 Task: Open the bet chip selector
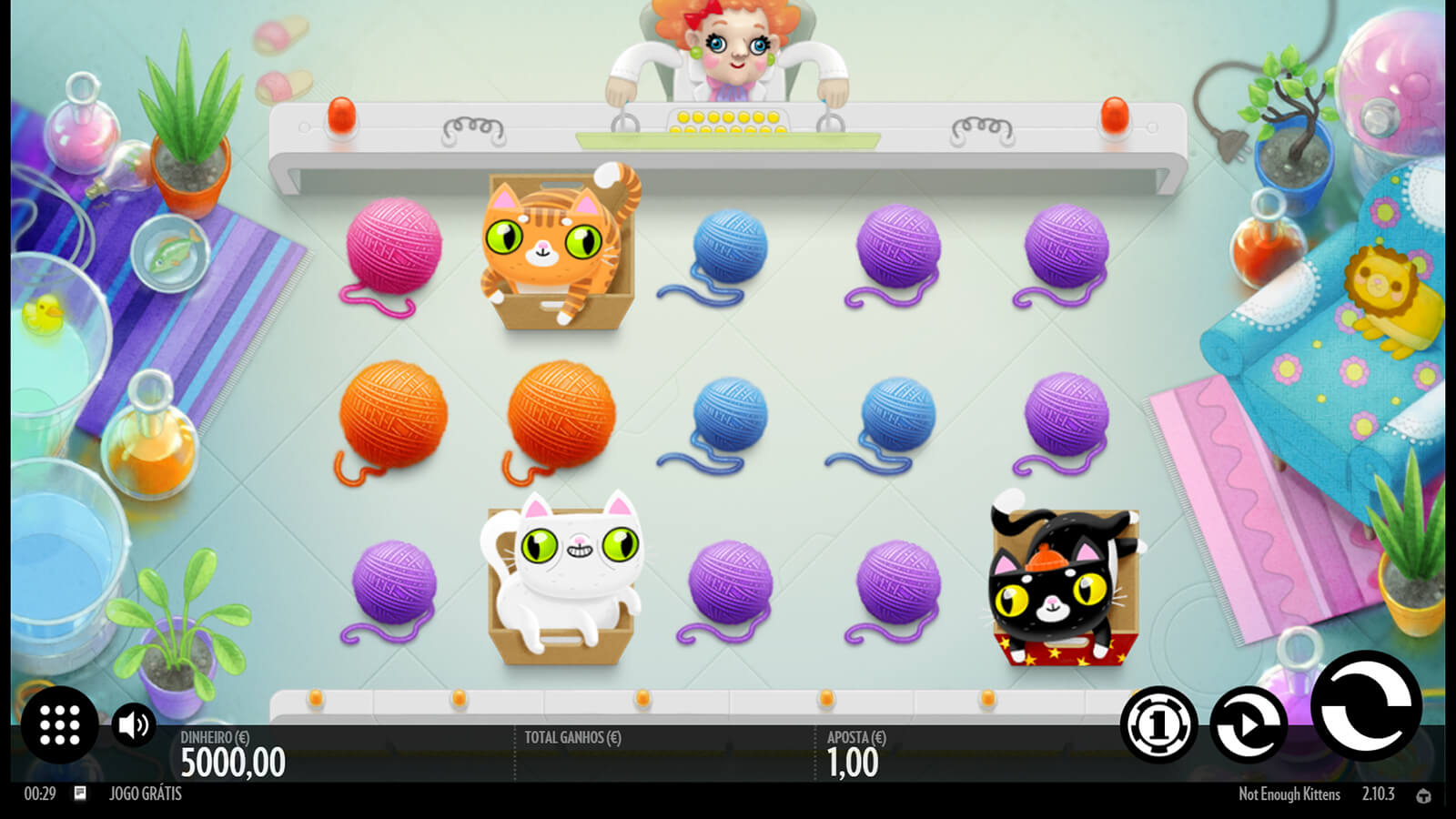coord(1158,724)
